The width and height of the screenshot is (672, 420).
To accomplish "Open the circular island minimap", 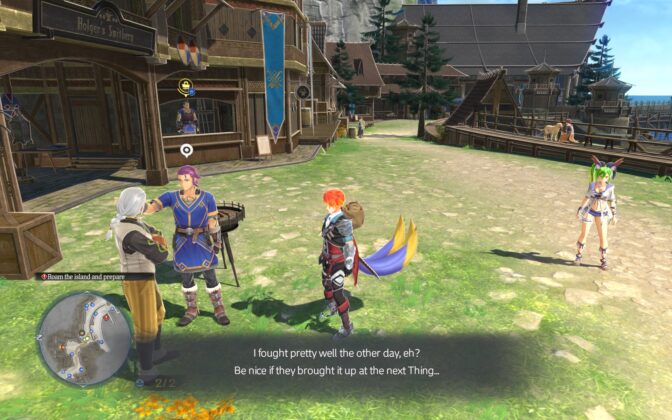I will (x=83, y=338).
